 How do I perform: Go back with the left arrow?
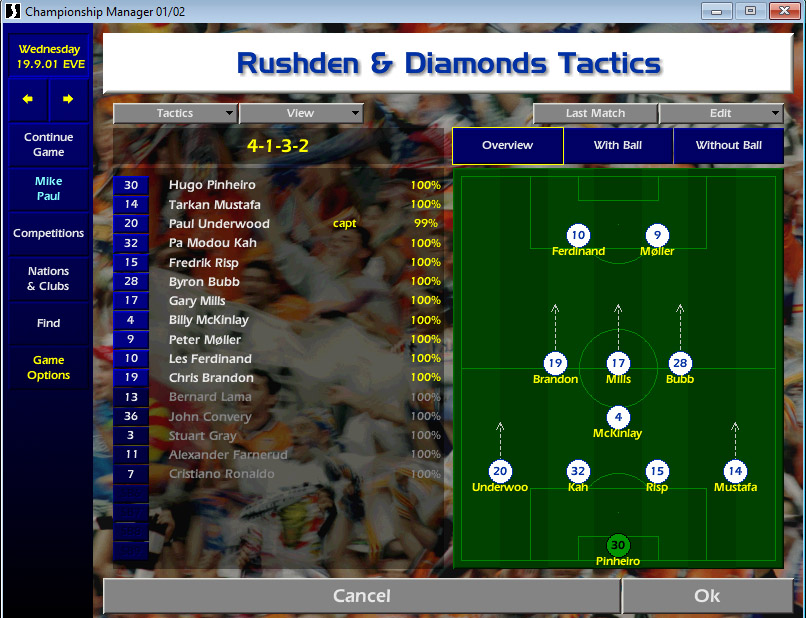tap(28, 99)
